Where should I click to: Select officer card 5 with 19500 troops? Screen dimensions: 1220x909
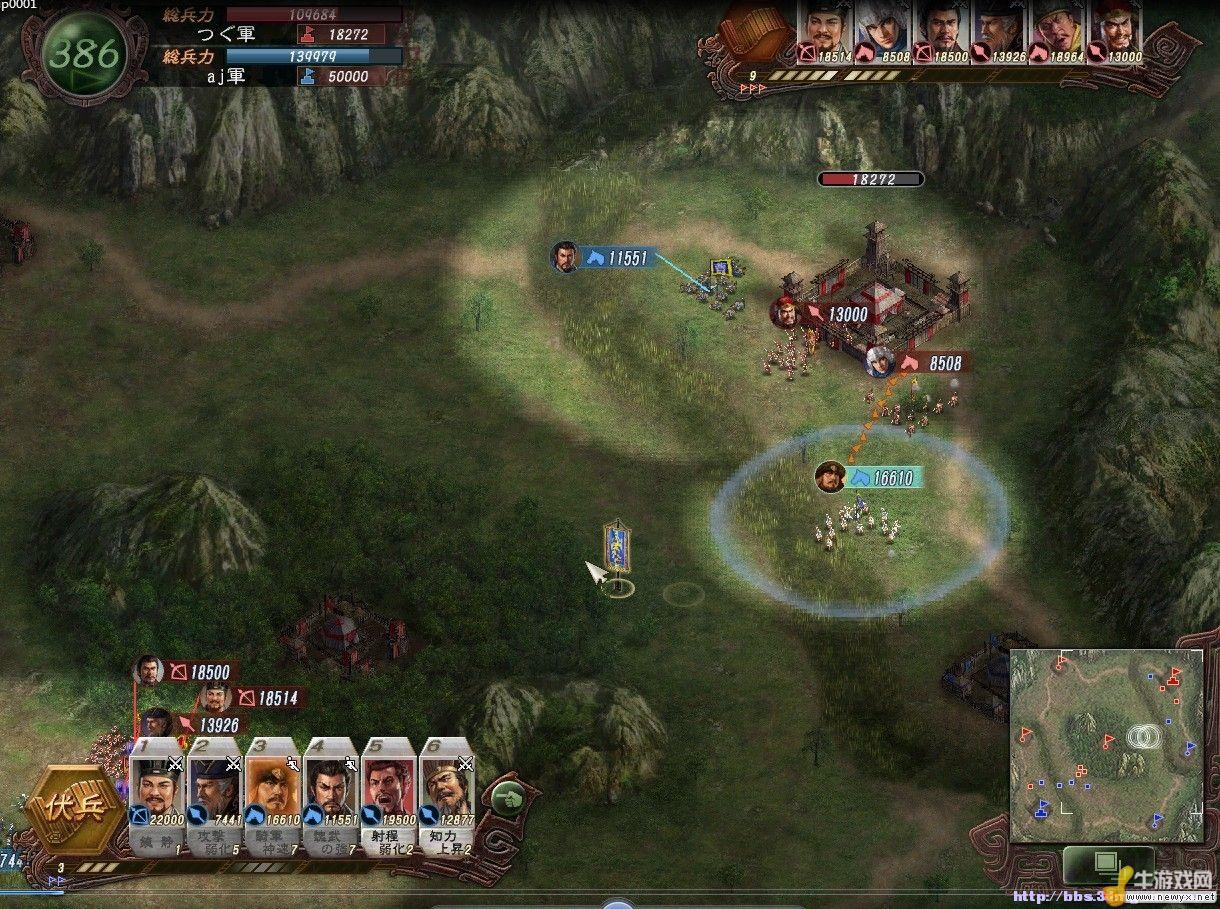(388, 795)
